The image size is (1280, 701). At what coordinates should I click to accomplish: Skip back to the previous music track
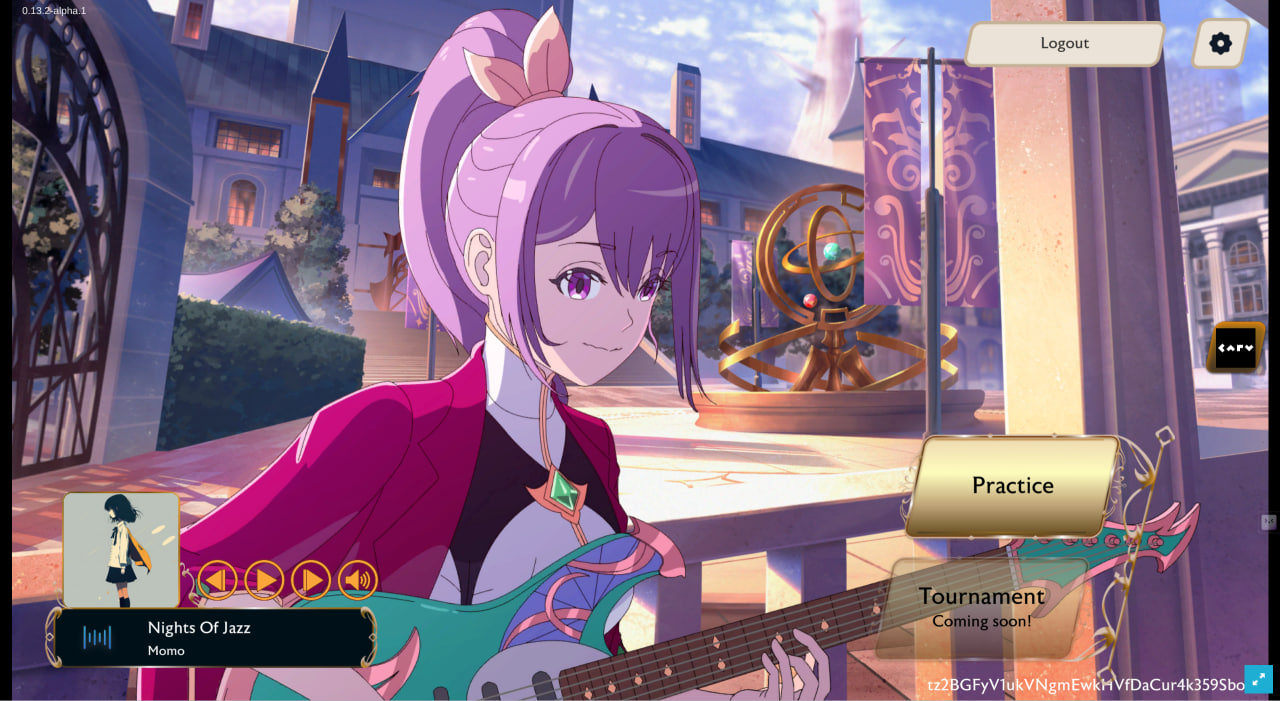click(x=217, y=580)
